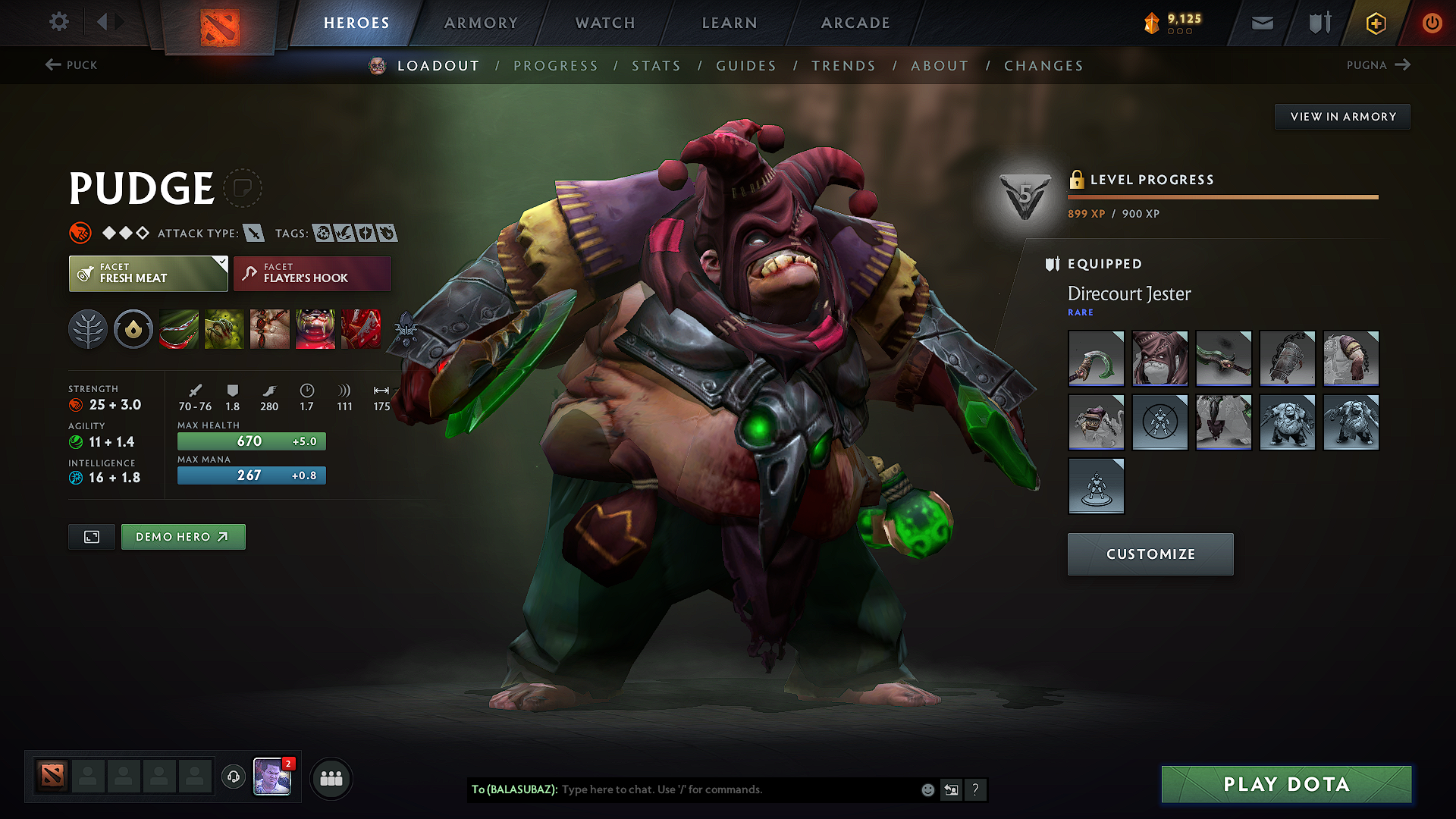Open the mail envelope in the top bar

[x=1261, y=22]
